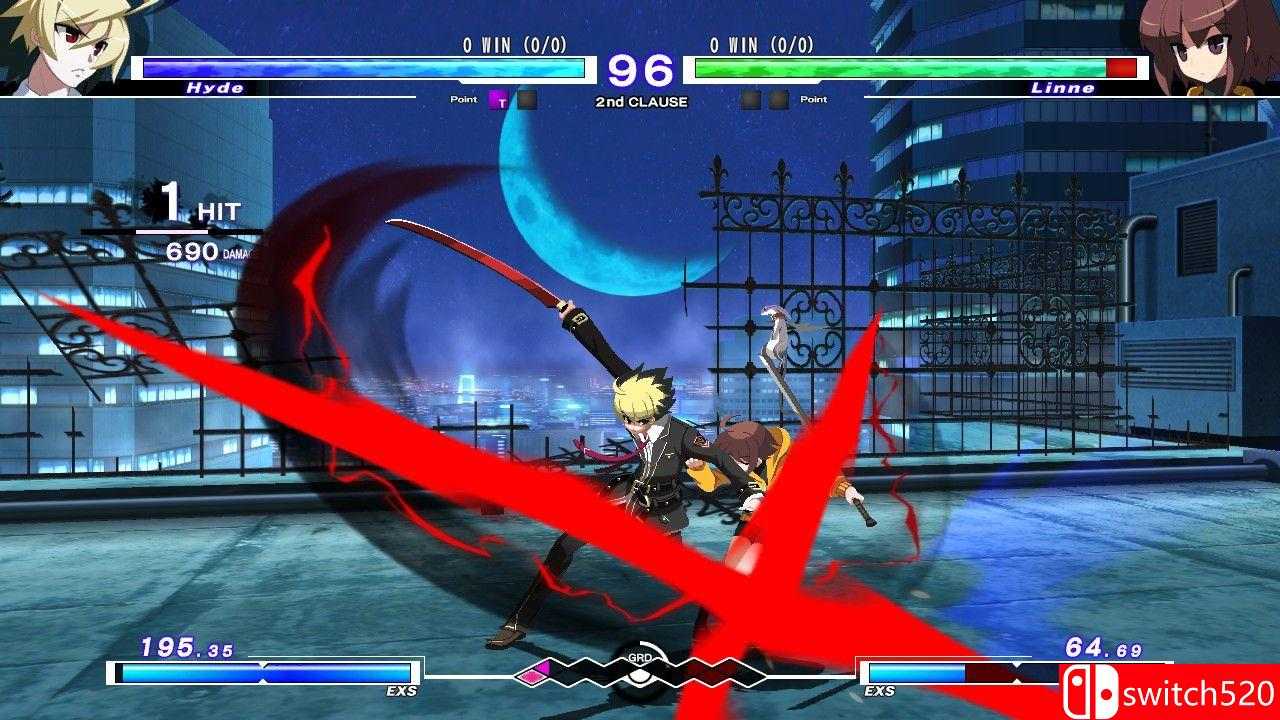Toggle Linne's Point indicator label

coord(813,99)
